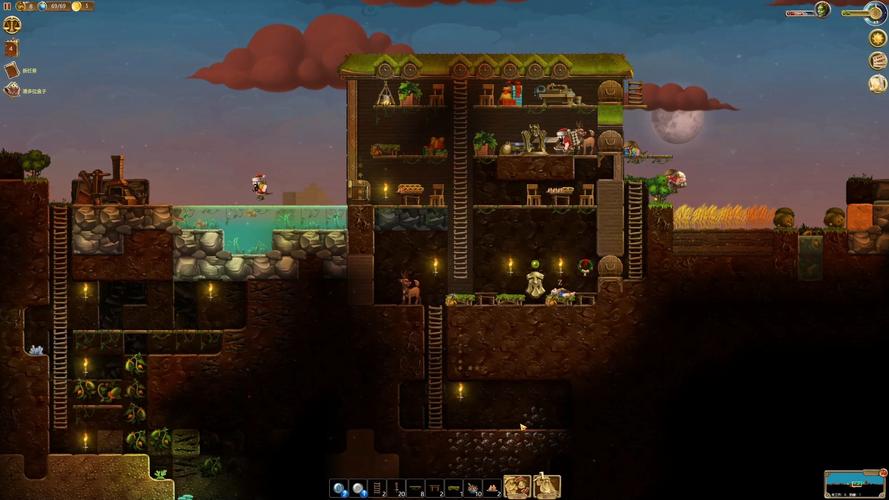Select the food bowl slot with 10
Image resolution: width=889 pixels, height=500 pixels.
[470, 488]
